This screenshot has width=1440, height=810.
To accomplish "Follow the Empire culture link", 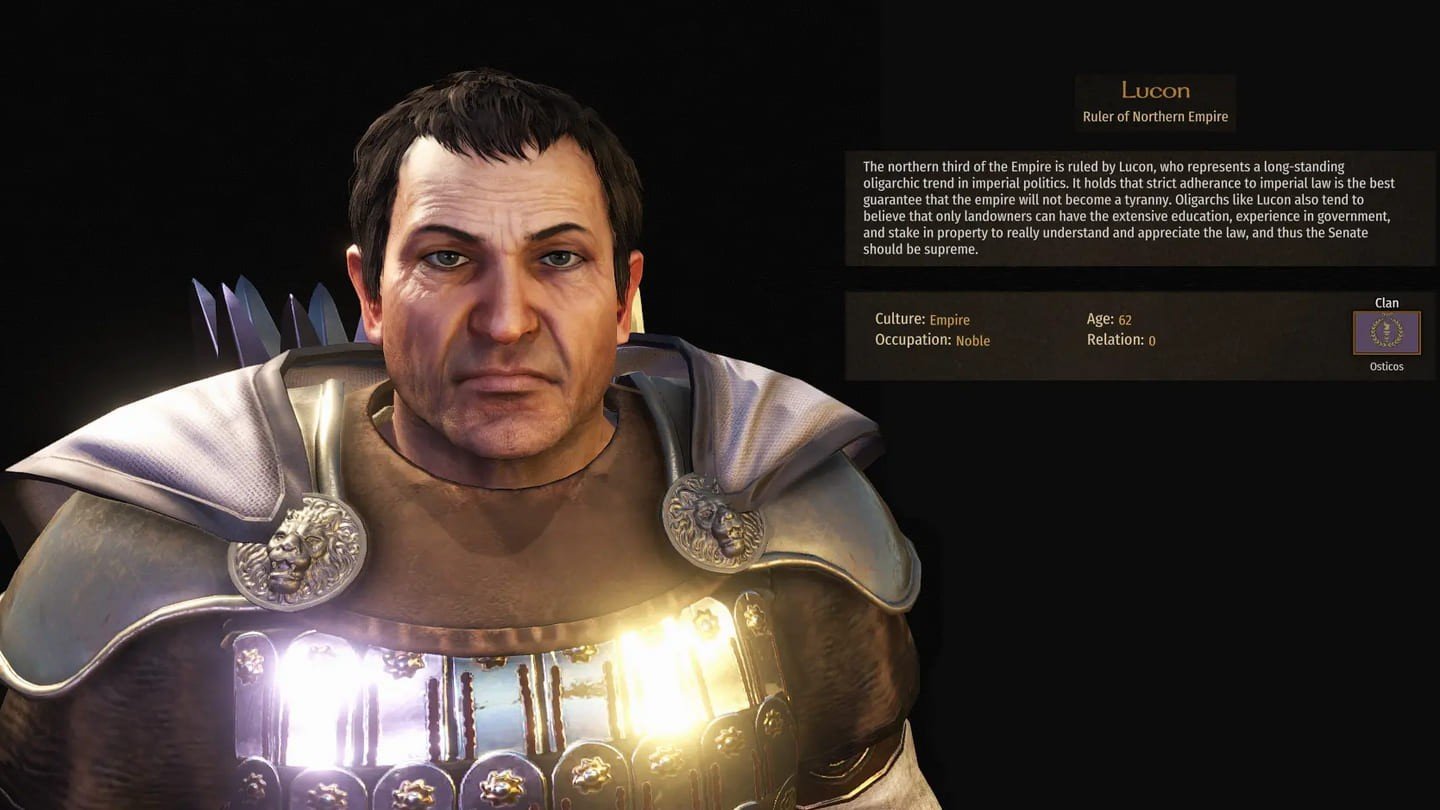I will tap(949, 320).
